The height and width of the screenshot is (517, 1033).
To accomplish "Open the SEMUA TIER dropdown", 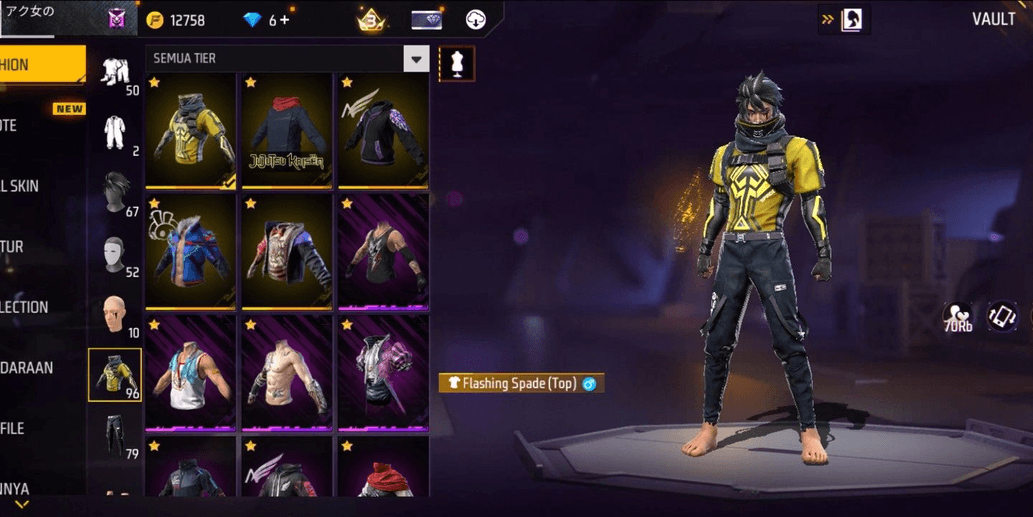I will (x=416, y=59).
